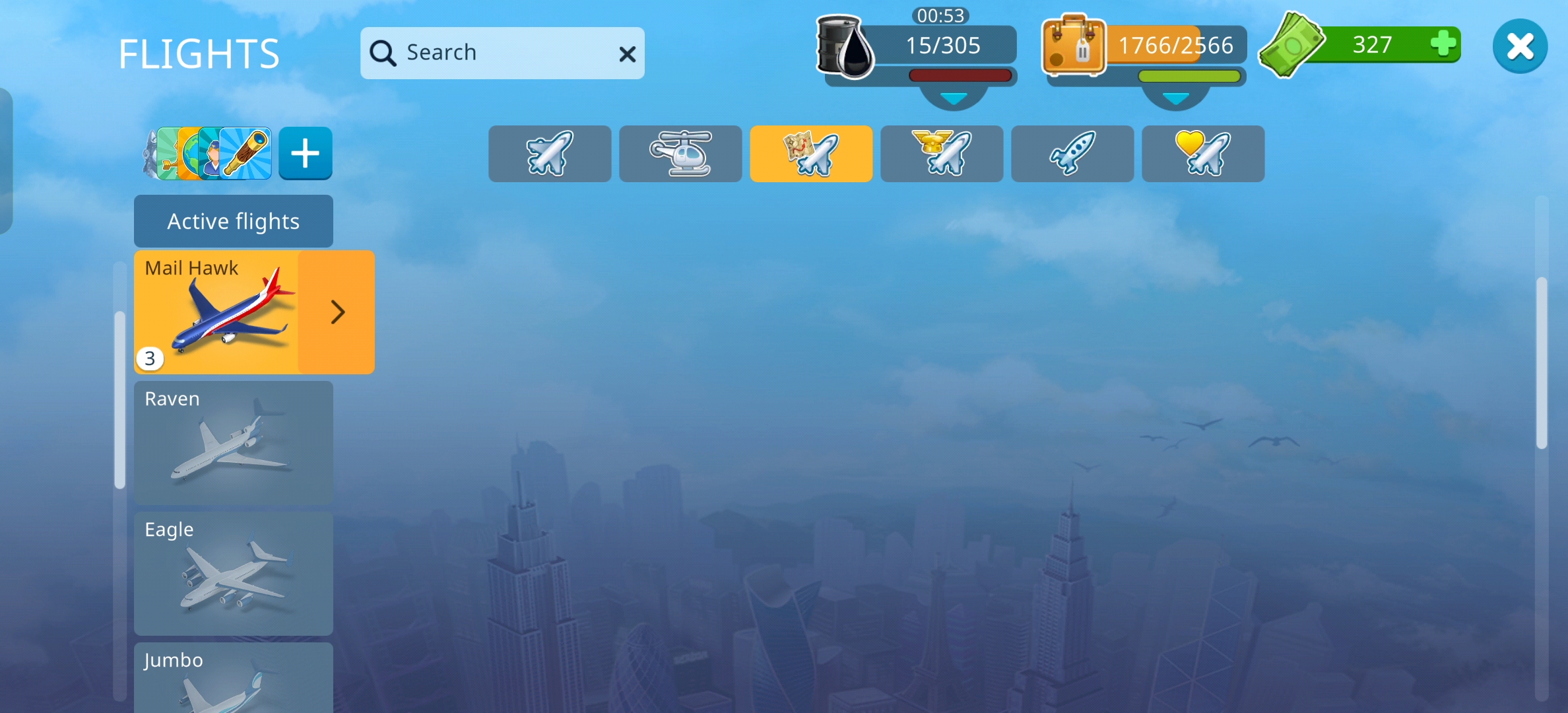Open the gold trophy flights tab

pos(941,154)
